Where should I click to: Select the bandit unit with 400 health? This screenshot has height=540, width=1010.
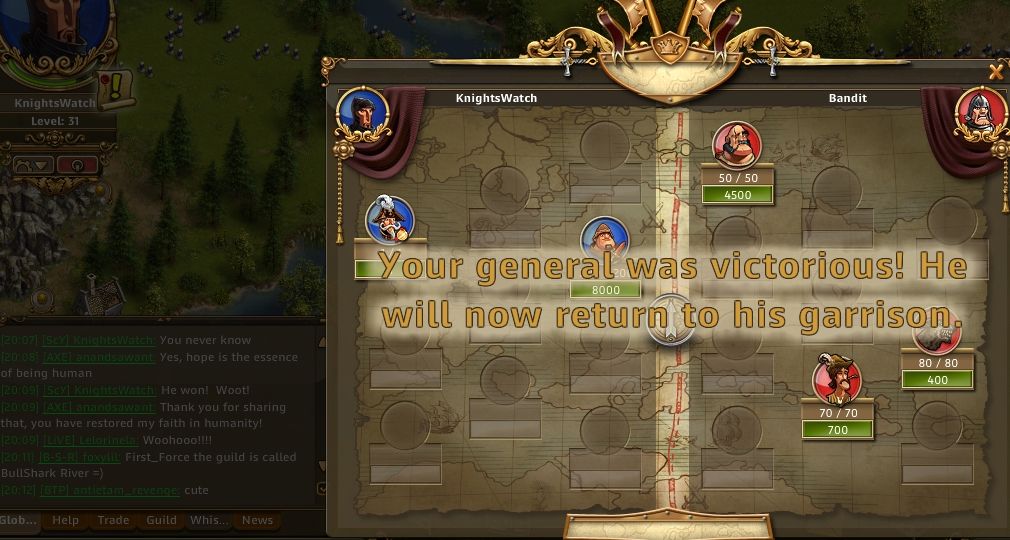pyautogui.click(x=937, y=333)
